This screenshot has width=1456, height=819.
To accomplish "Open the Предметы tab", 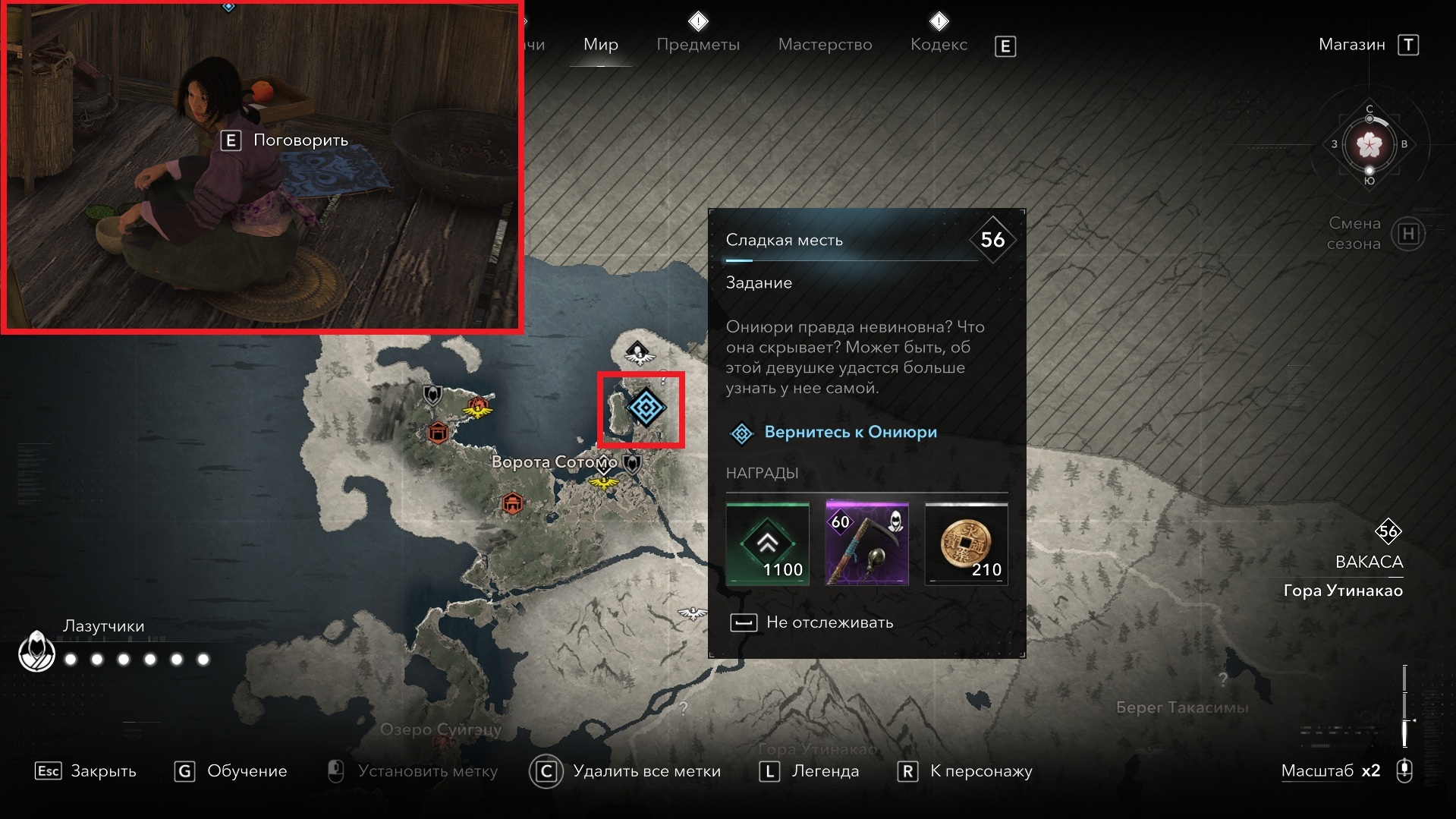I will pyautogui.click(x=697, y=45).
